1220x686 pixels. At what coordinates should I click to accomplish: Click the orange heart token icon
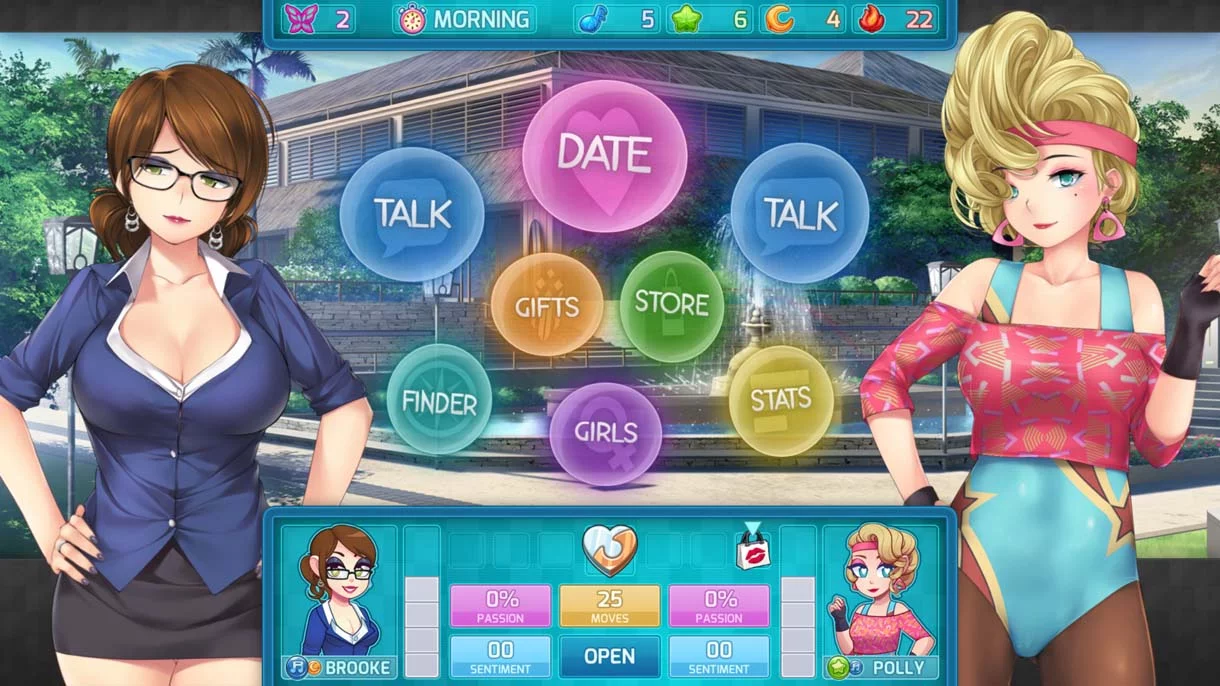click(609, 549)
